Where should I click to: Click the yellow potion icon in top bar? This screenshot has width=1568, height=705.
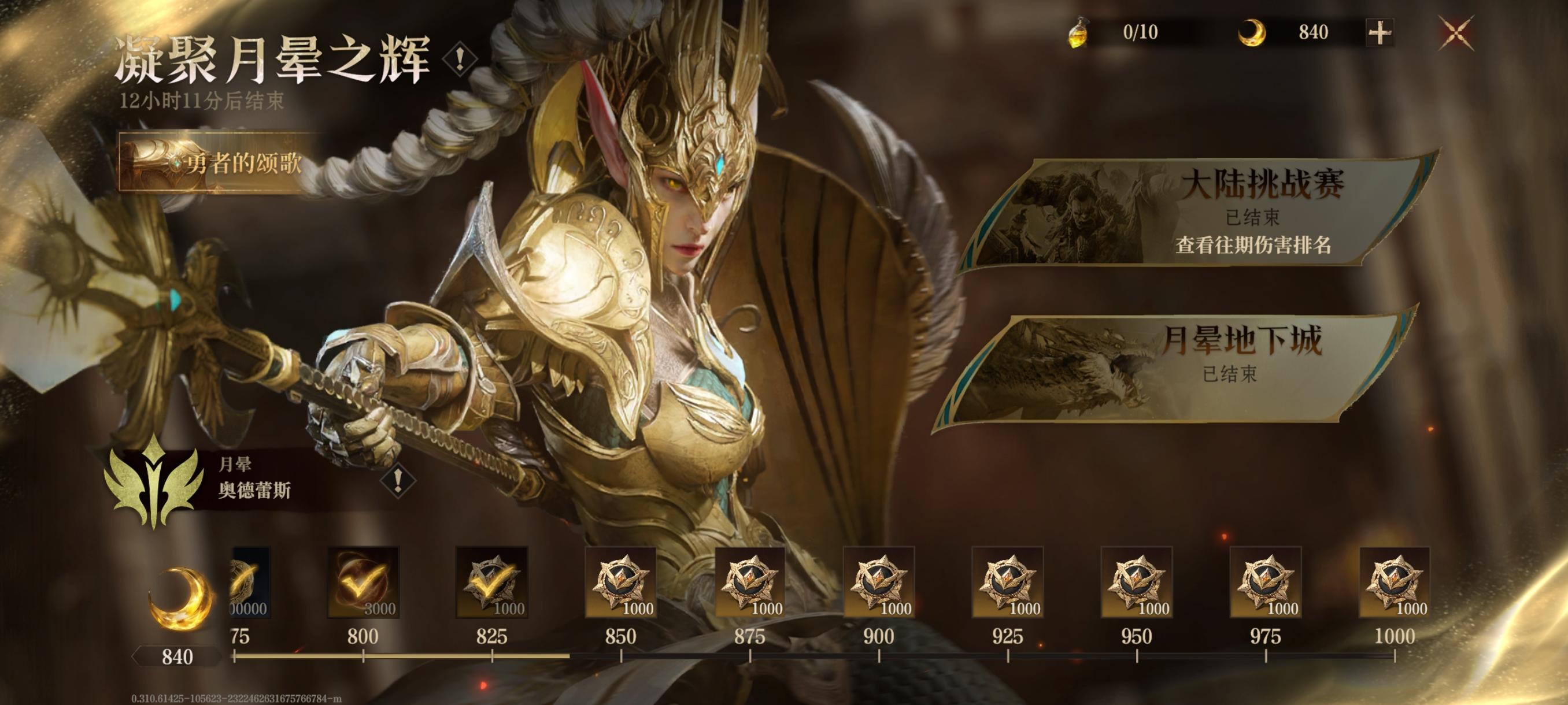pyautogui.click(x=1079, y=33)
